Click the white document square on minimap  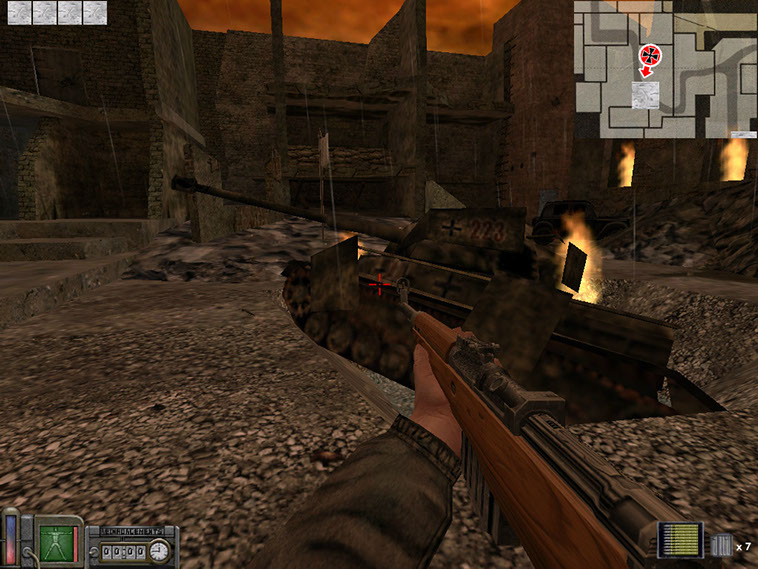(x=646, y=95)
